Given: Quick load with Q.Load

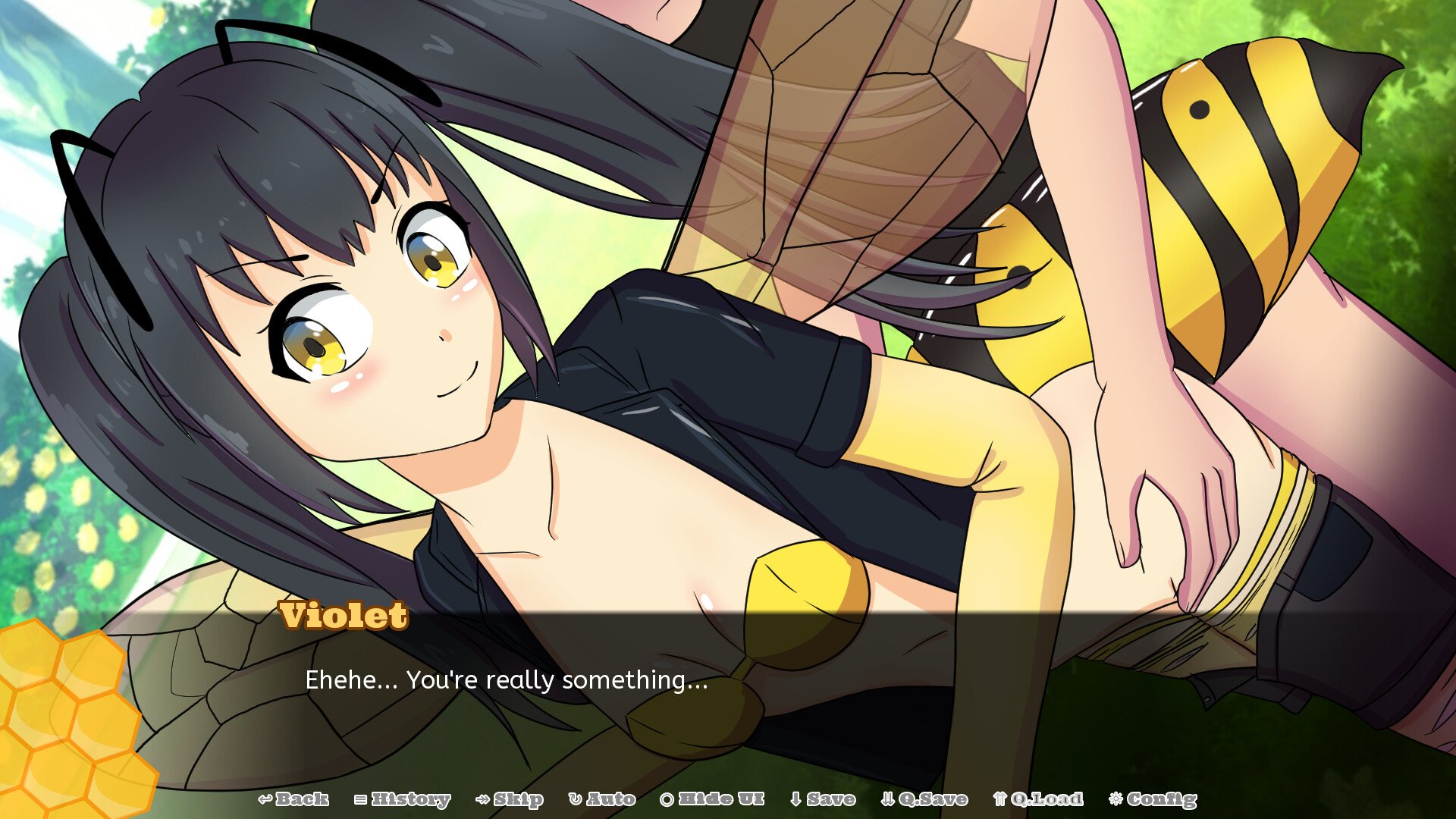Looking at the screenshot, I should tap(1038, 799).
